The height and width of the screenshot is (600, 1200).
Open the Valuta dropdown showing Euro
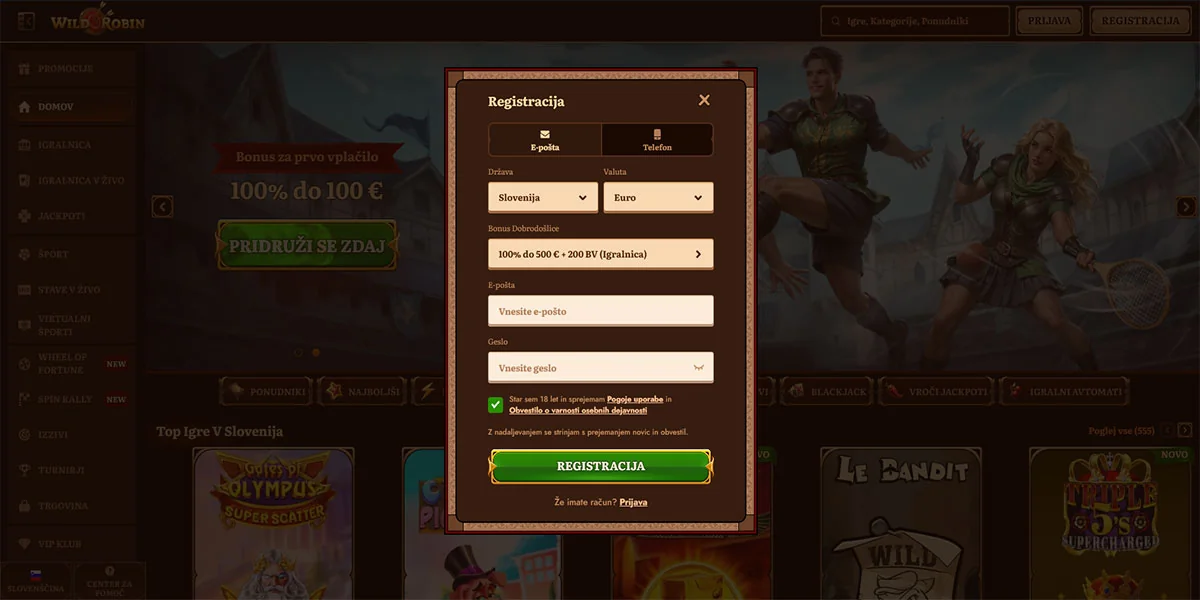[658, 197]
